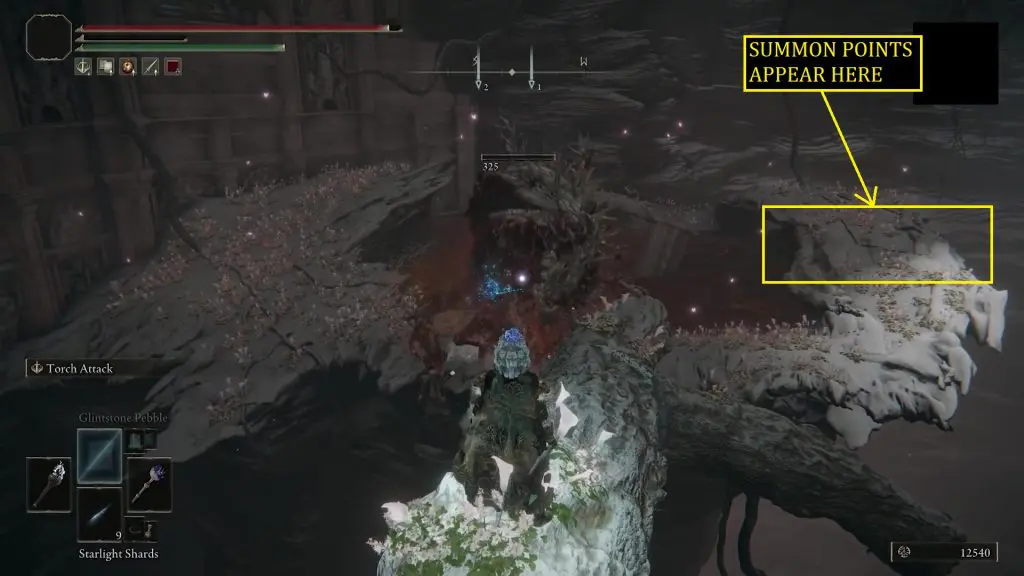Click the empty octagonal portrait frame
The width and height of the screenshot is (1024, 576).
(49, 39)
